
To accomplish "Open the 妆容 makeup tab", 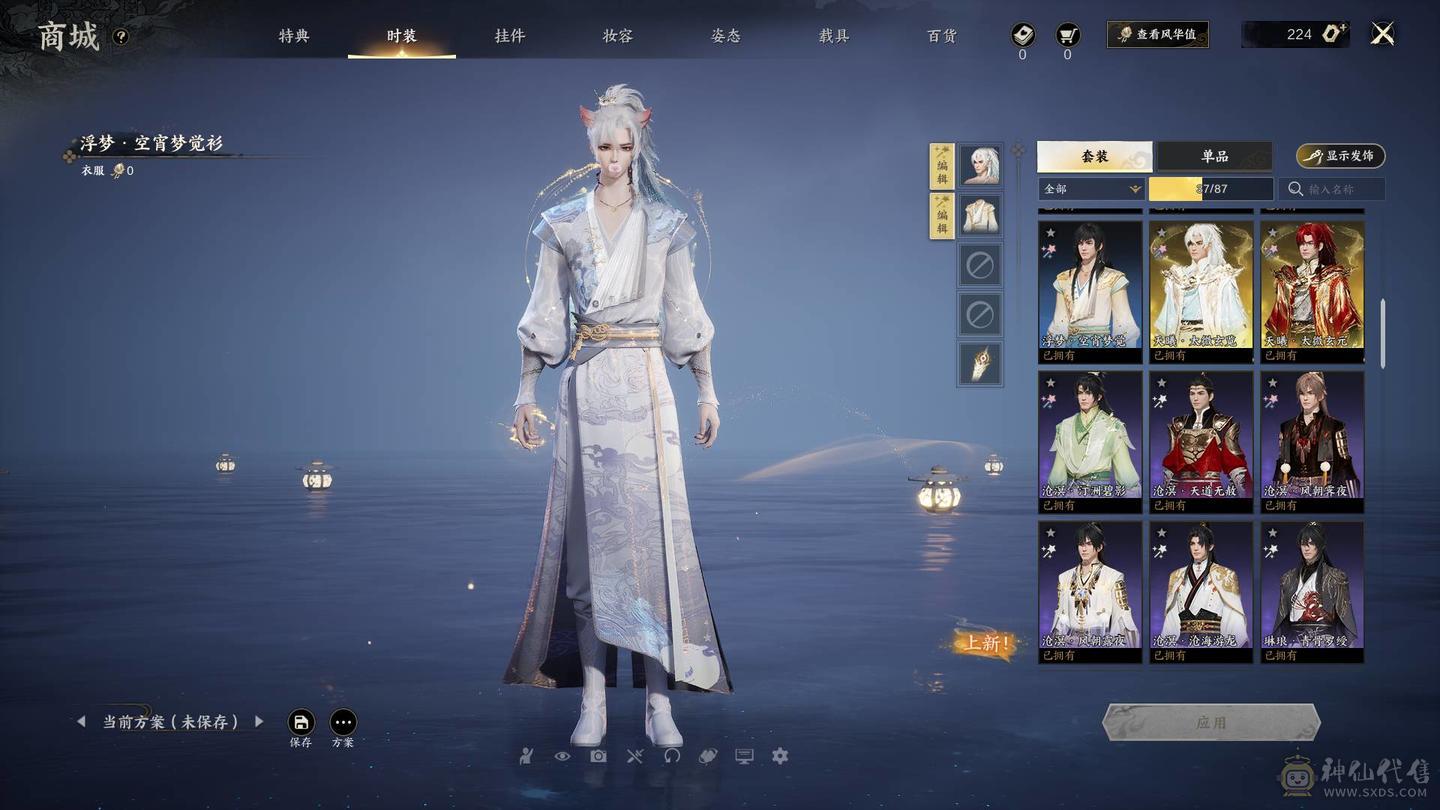I will click(617, 36).
